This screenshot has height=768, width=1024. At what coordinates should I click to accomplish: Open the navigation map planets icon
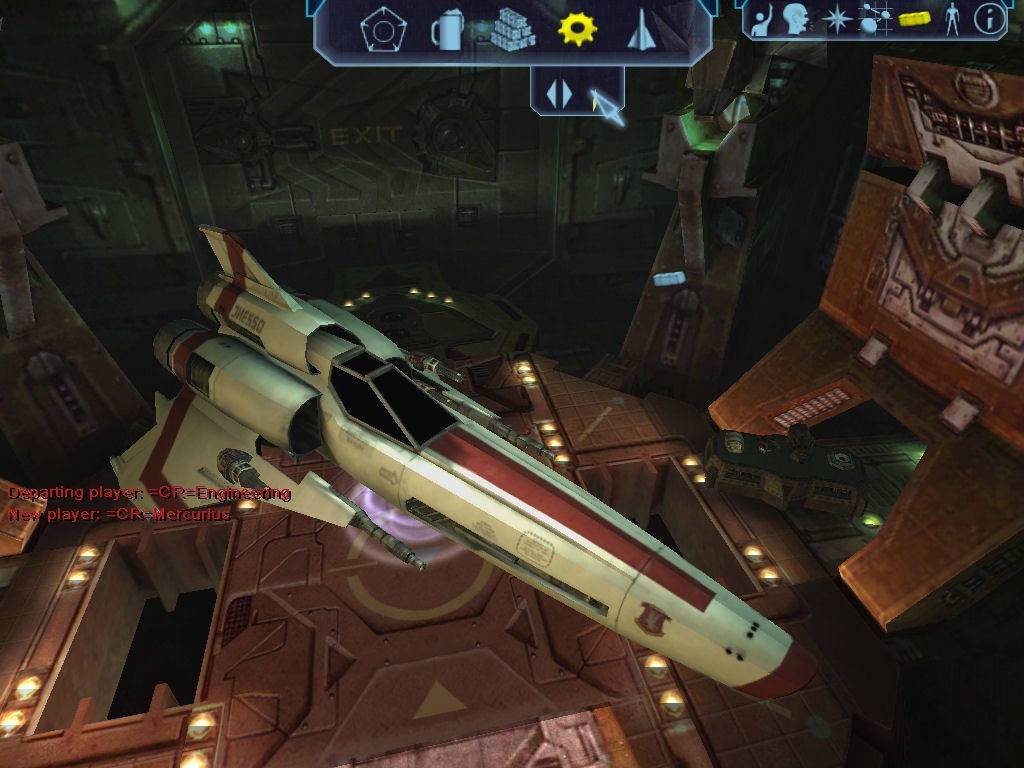coord(875,18)
